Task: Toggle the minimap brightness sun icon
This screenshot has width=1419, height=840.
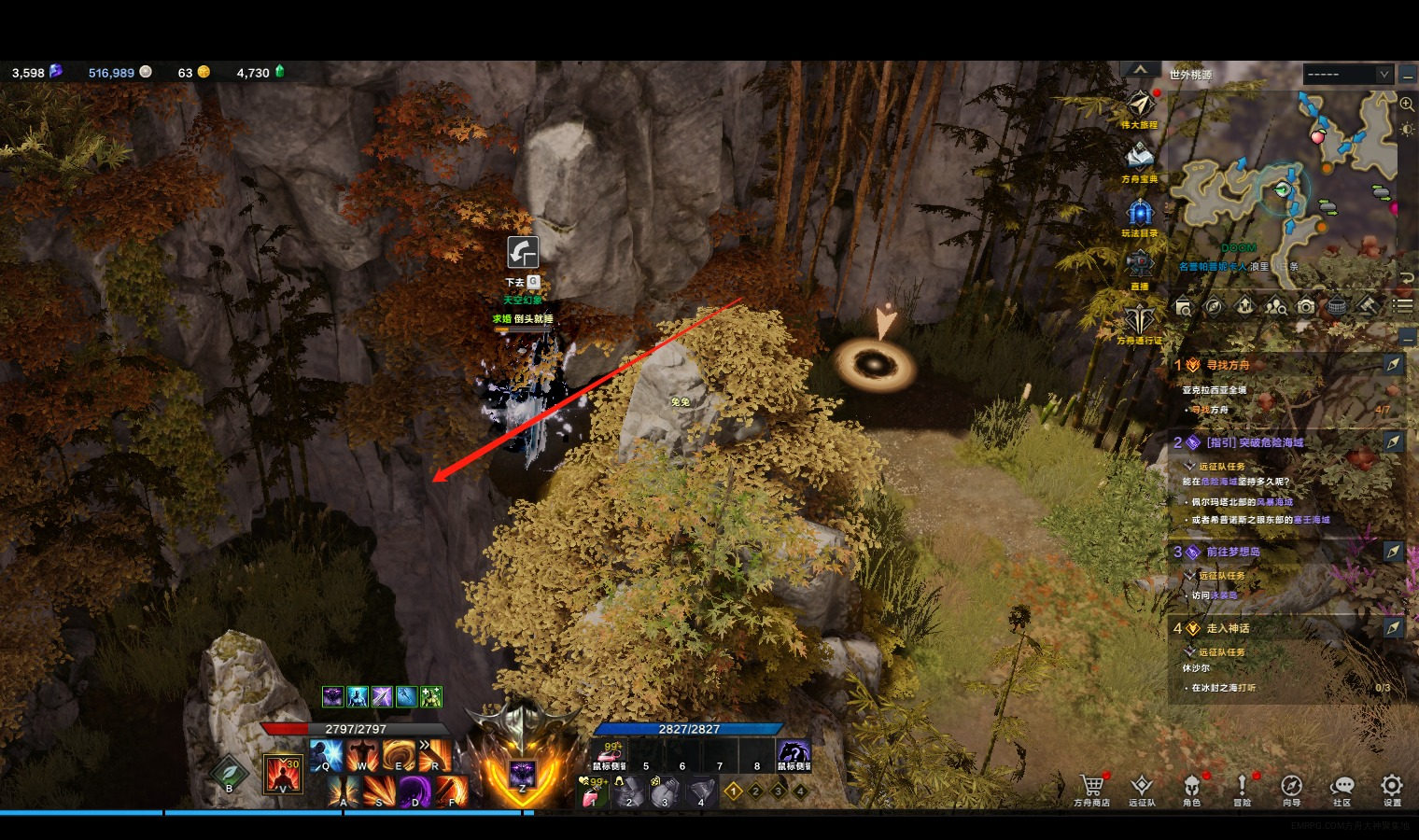Action: 1407,130
